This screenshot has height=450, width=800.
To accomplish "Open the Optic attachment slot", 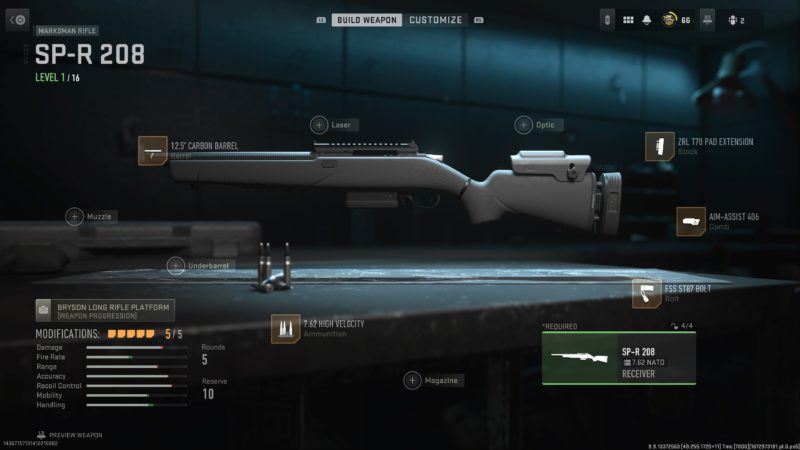I will (x=523, y=125).
